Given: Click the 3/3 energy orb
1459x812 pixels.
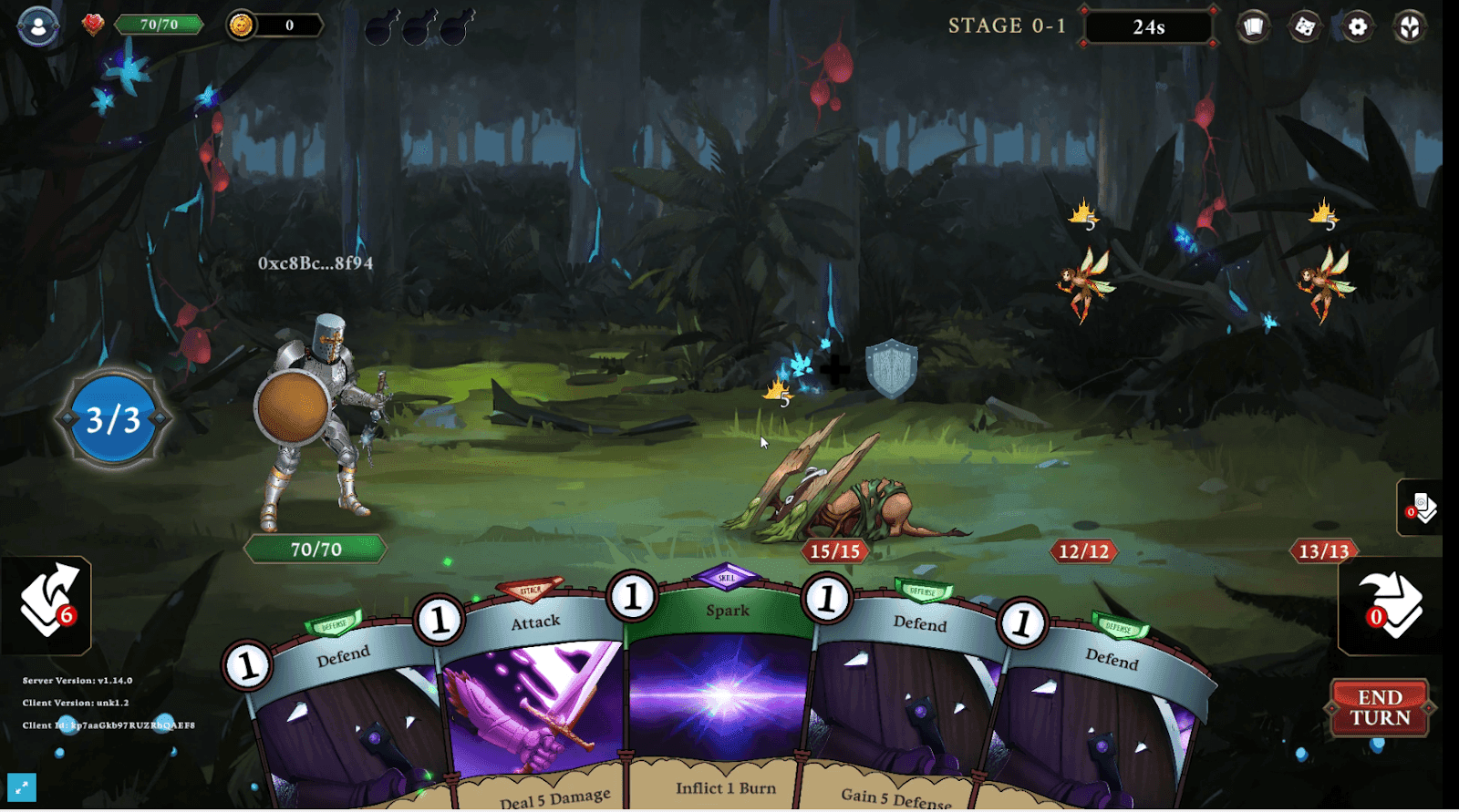Looking at the screenshot, I should (x=113, y=419).
